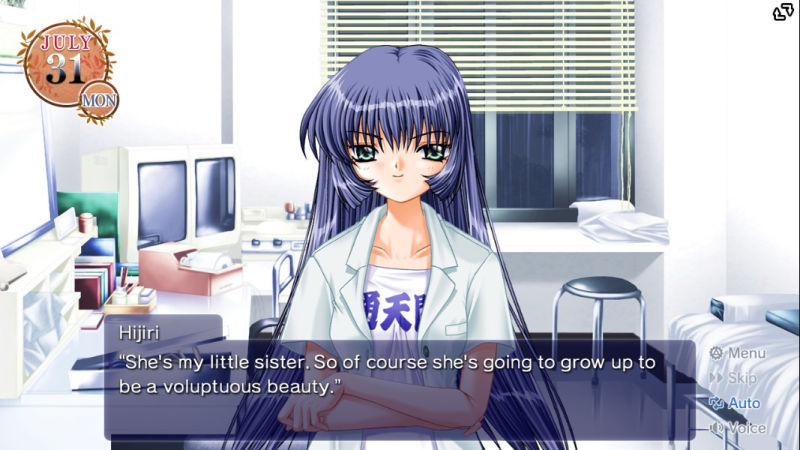
Task: Click the window-resize icon in the top corner
Action: click(x=783, y=12)
